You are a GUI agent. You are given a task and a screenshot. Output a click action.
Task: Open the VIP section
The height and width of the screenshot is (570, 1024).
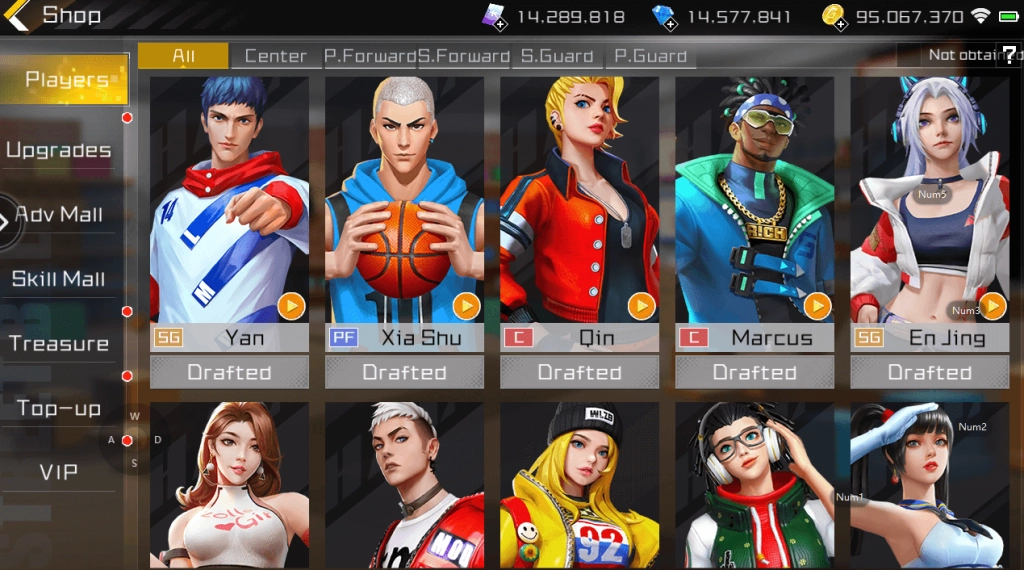pyautogui.click(x=59, y=472)
